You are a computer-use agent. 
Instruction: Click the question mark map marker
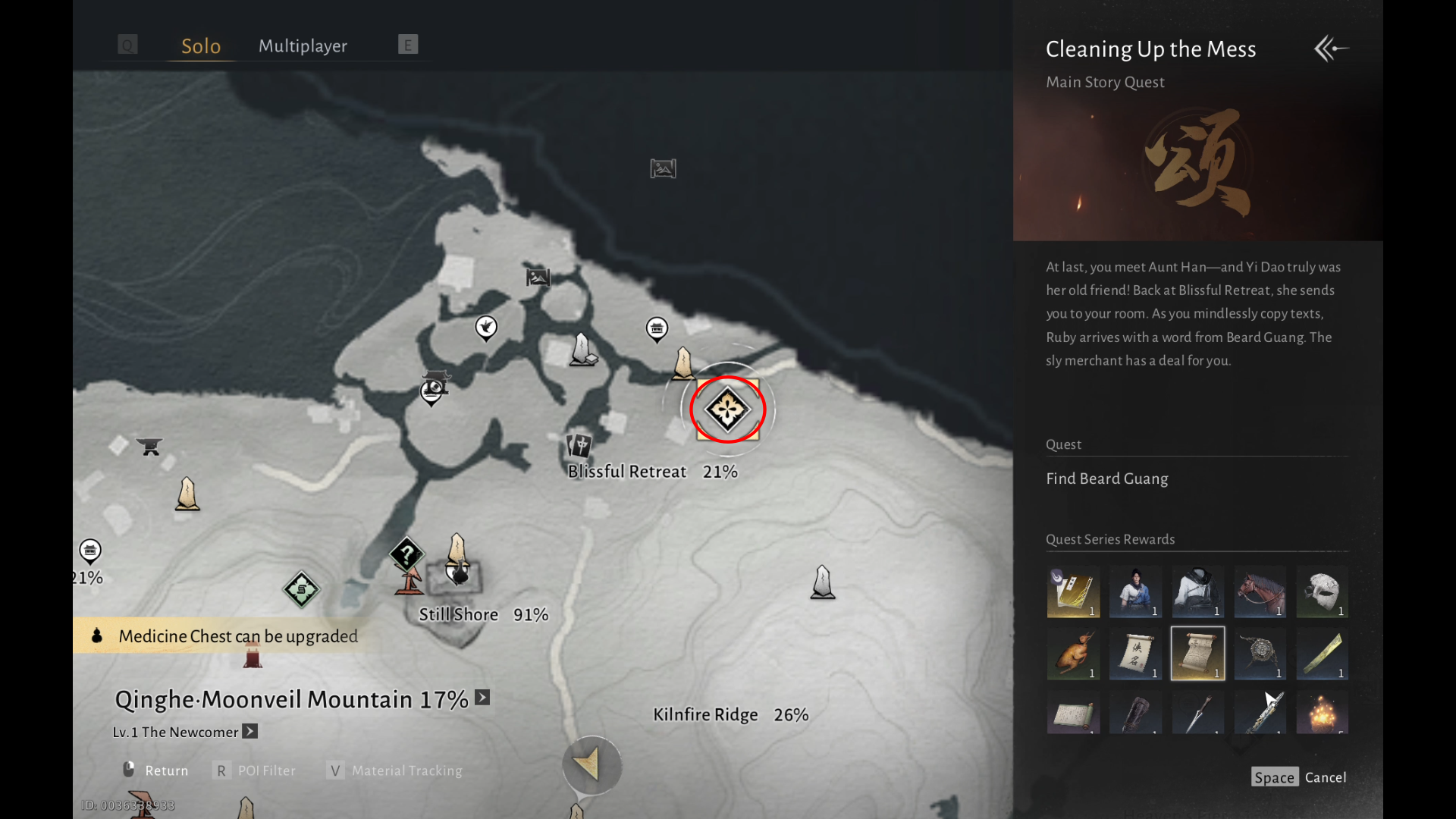406,554
